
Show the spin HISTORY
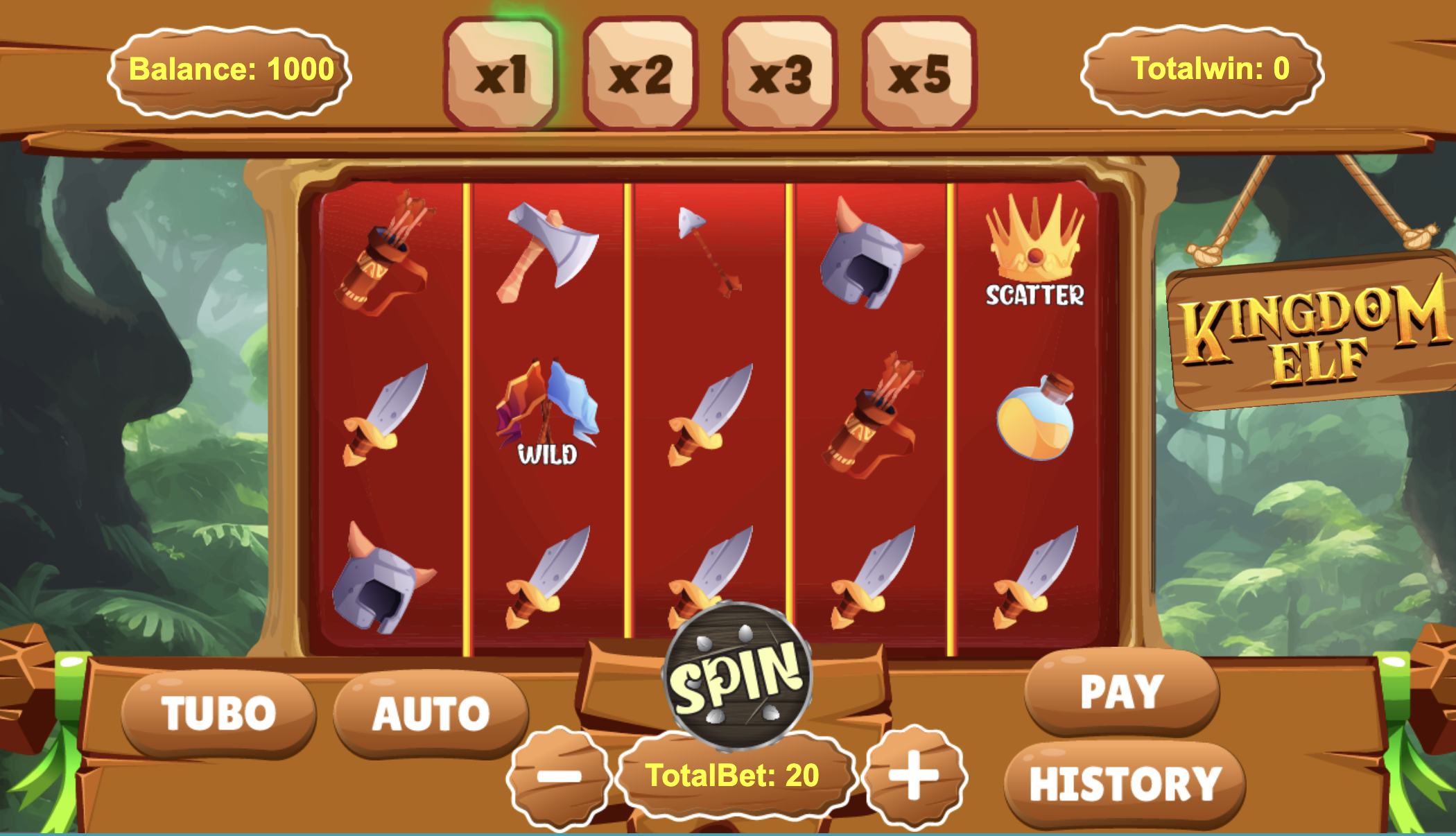[1125, 784]
